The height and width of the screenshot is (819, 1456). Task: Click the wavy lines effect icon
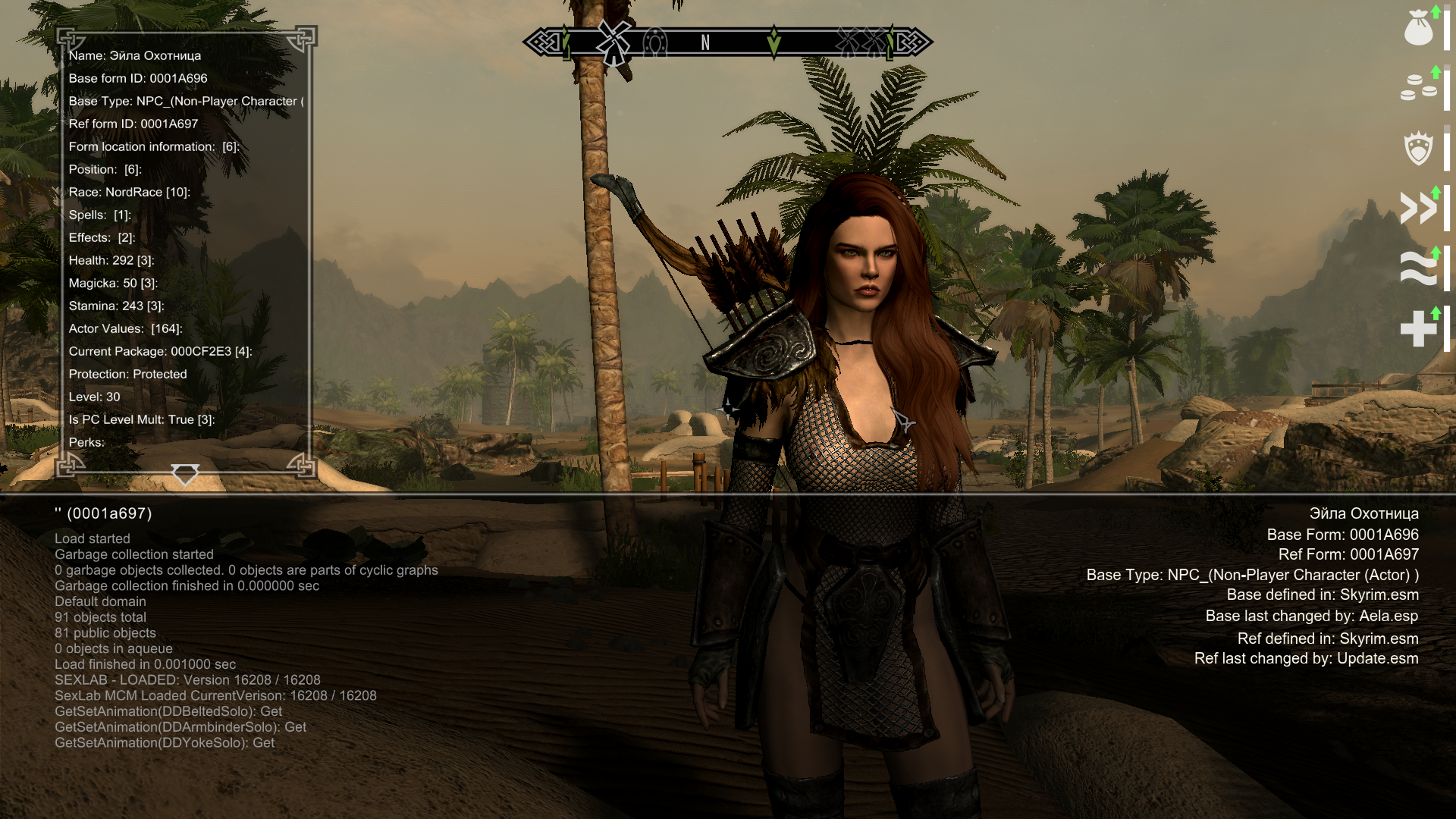1418,268
